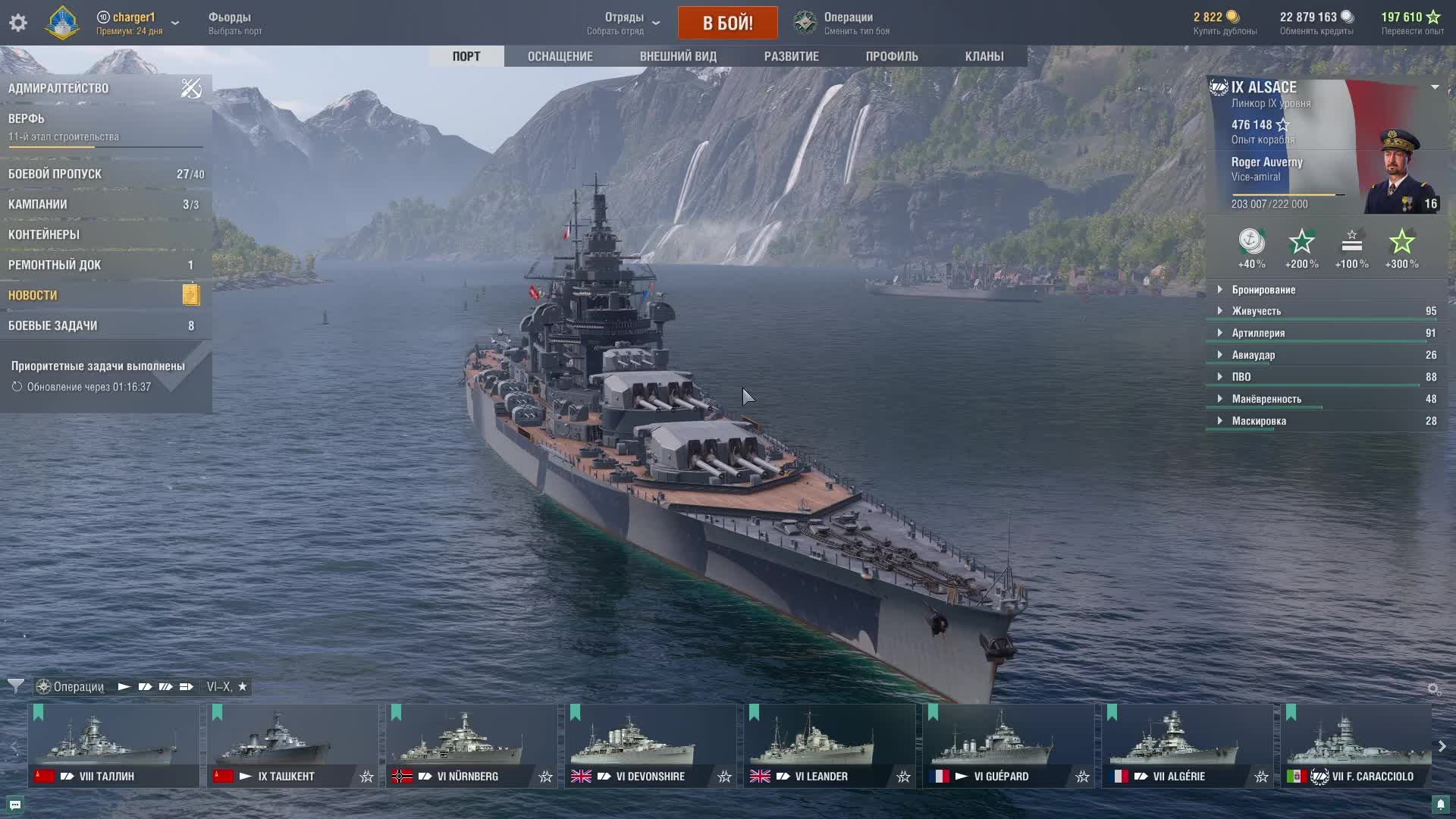Show the ПРОФИЛЬ tab
This screenshot has width=1456, height=819.
(x=892, y=56)
